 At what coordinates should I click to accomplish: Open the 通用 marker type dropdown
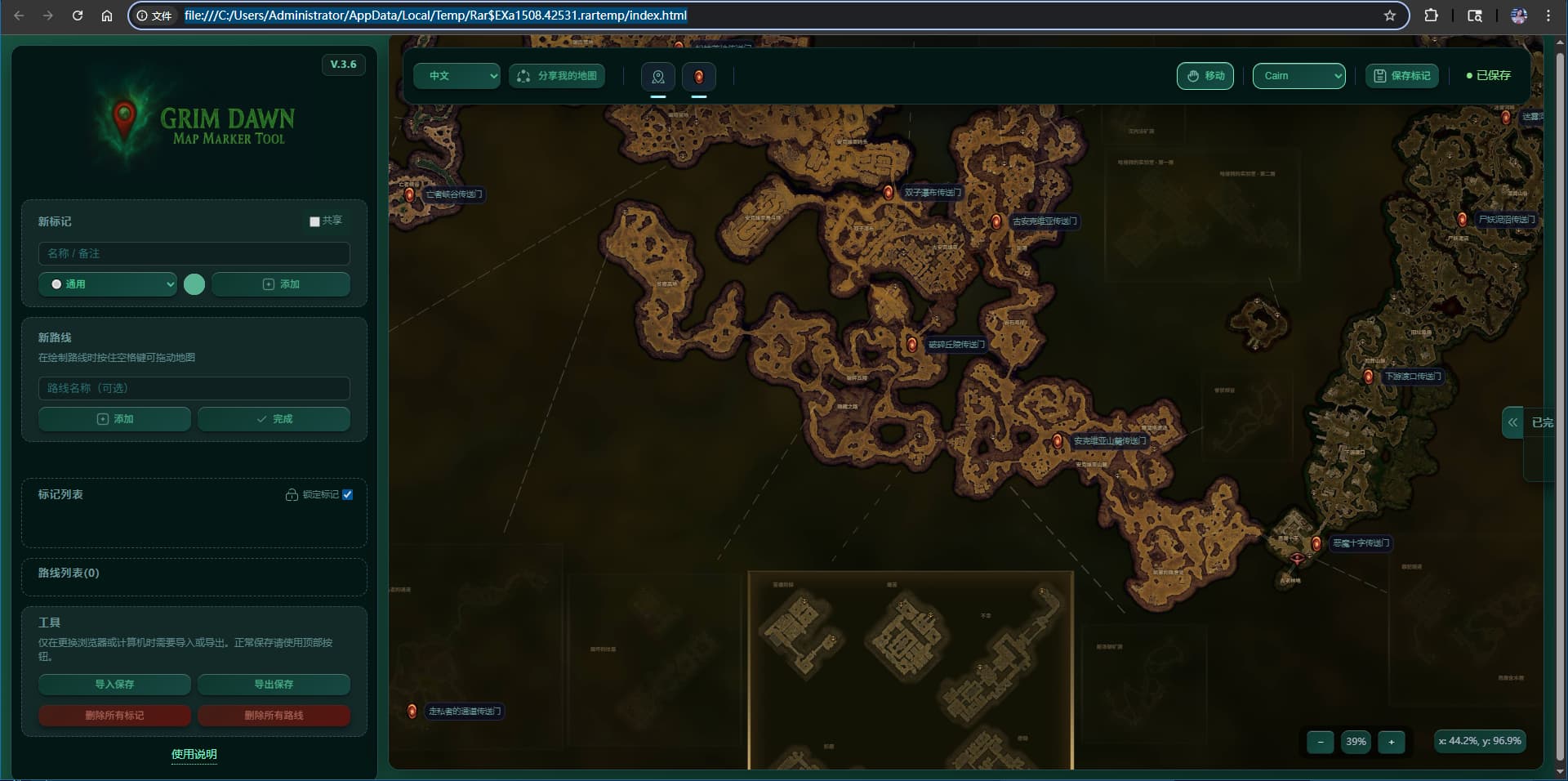[108, 284]
